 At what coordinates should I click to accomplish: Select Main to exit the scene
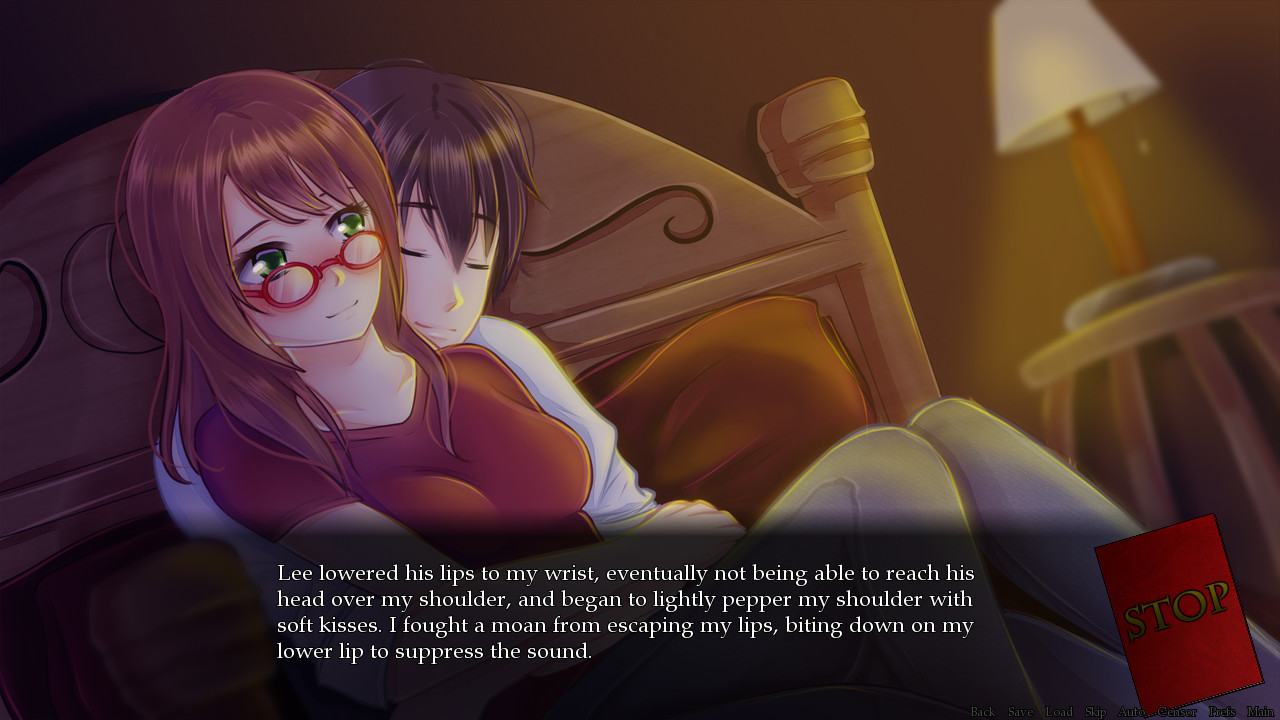[1261, 712]
